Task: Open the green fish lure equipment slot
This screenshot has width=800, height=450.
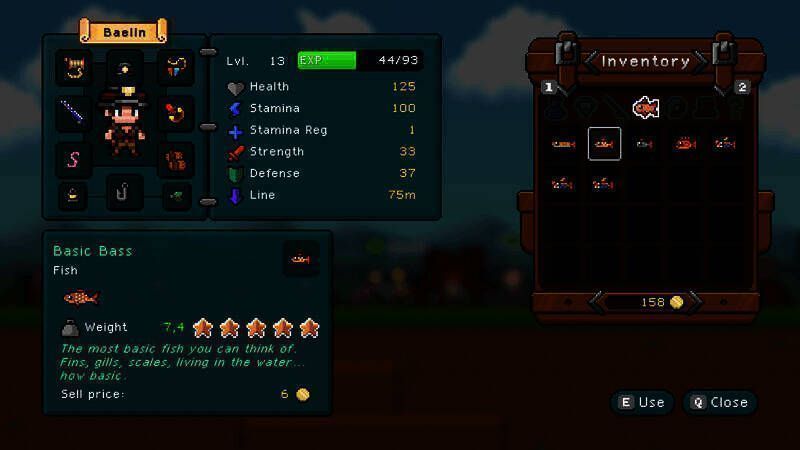Action: [178, 194]
